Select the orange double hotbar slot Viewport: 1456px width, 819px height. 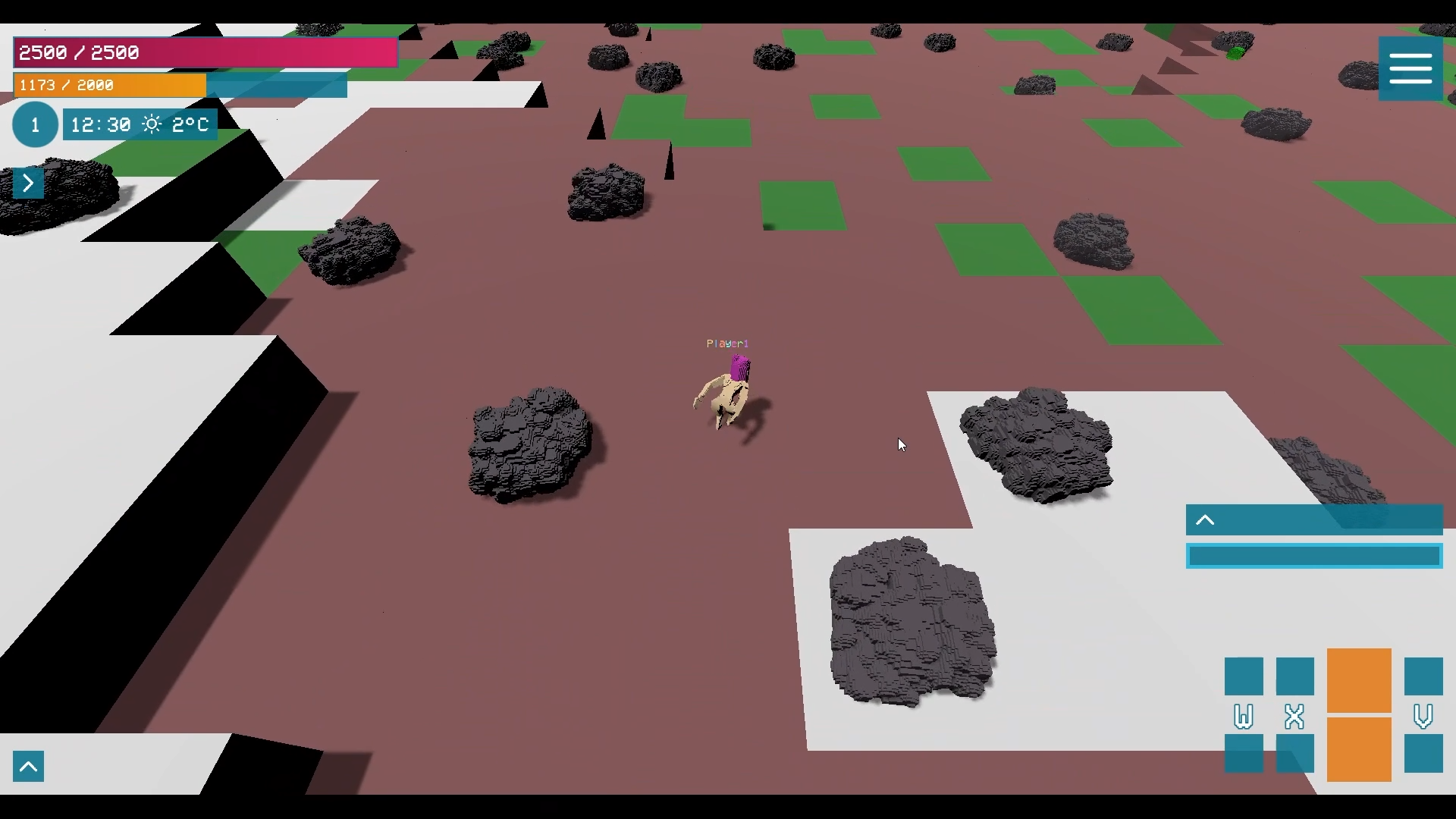[1358, 717]
